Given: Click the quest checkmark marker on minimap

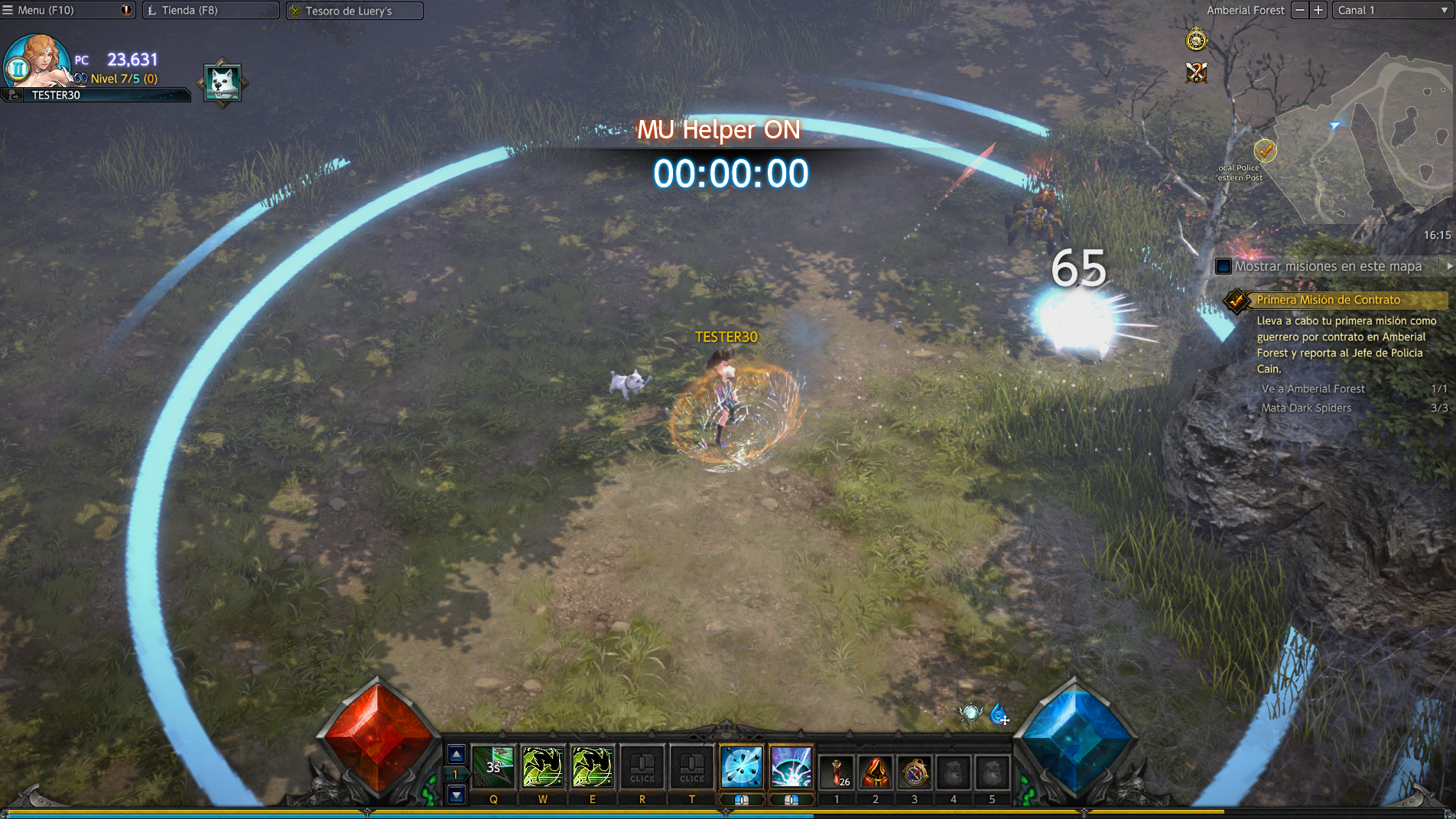Looking at the screenshot, I should pos(1266,151).
